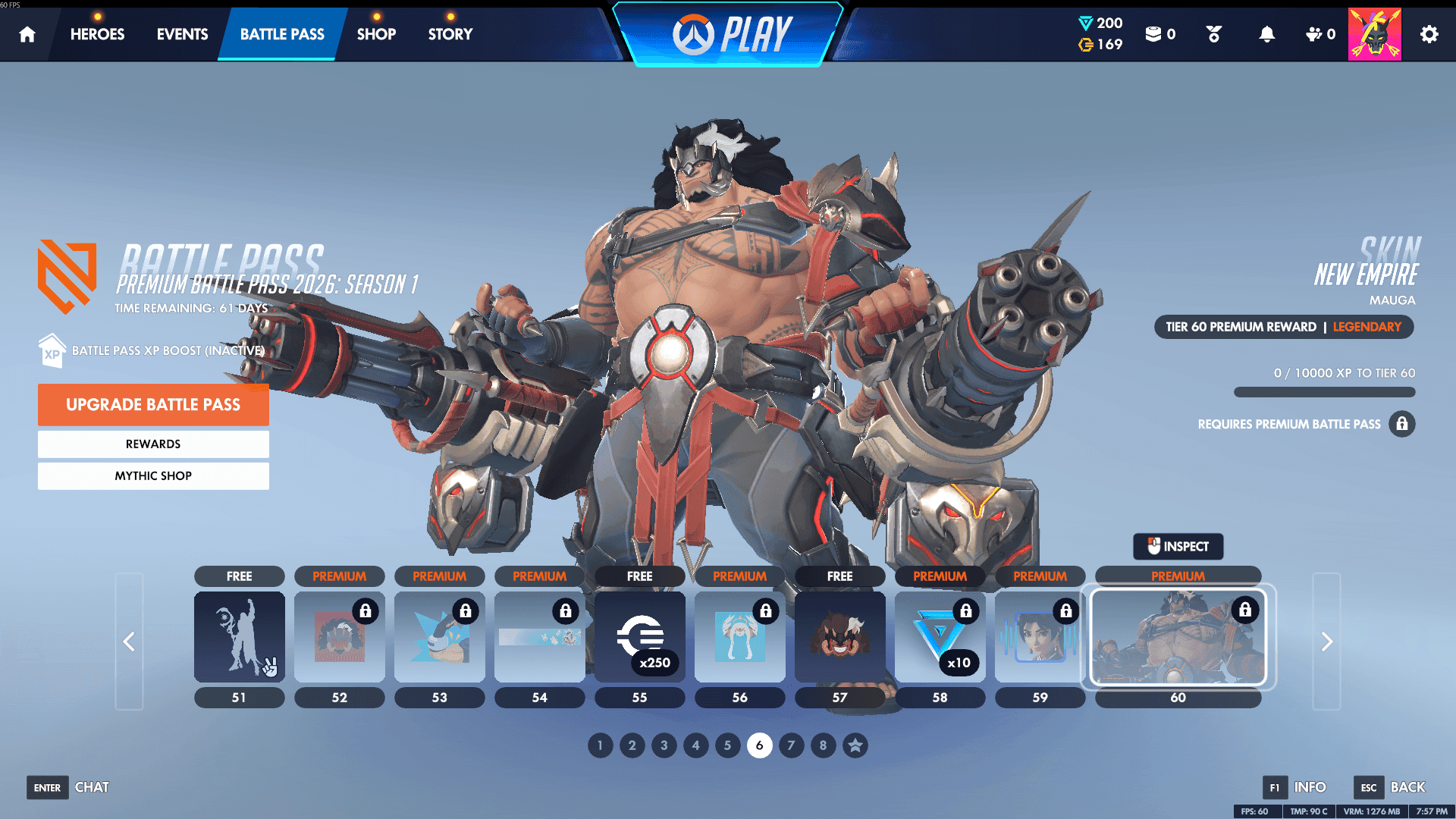The image size is (1456, 819).
Task: Open the Settings gear icon
Action: (1429, 34)
